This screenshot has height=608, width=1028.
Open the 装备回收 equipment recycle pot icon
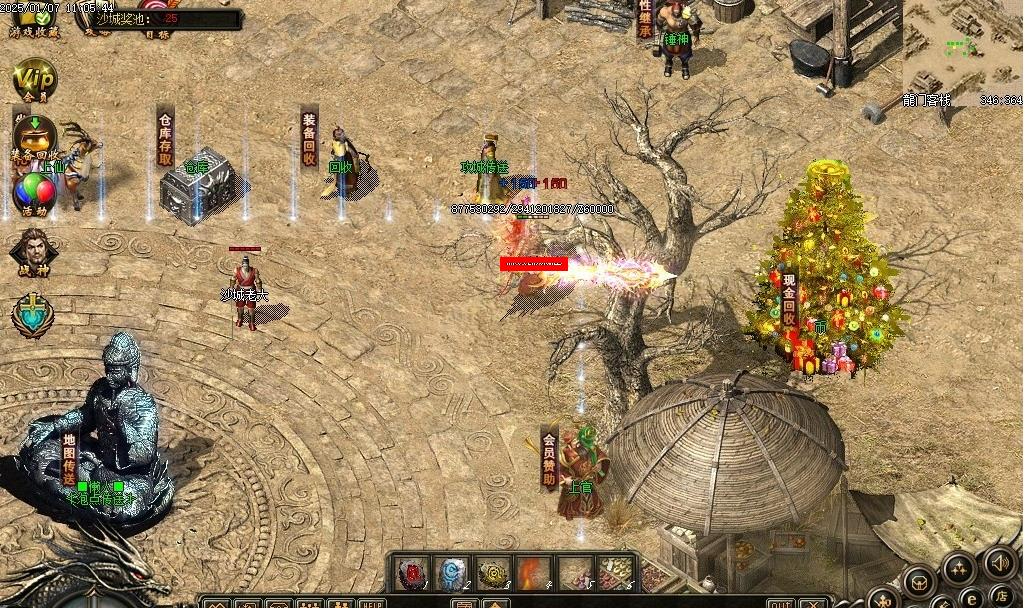tap(33, 133)
